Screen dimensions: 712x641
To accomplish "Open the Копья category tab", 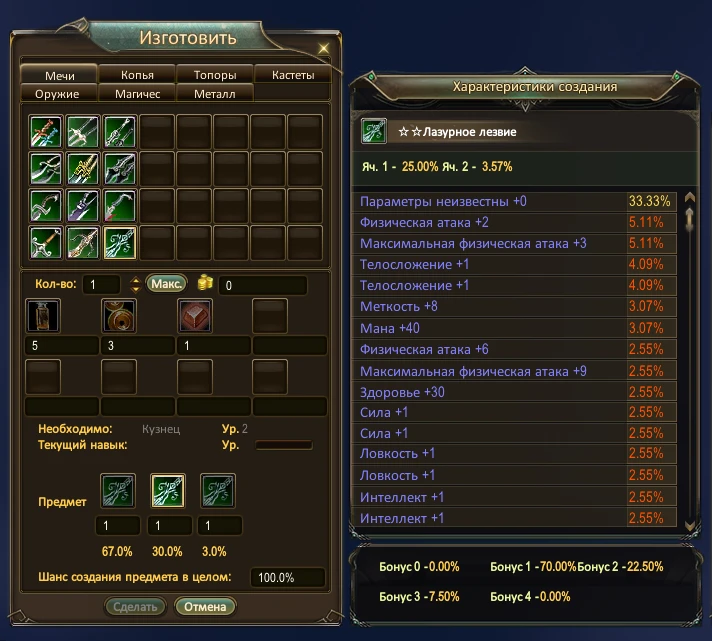I will [x=137, y=75].
